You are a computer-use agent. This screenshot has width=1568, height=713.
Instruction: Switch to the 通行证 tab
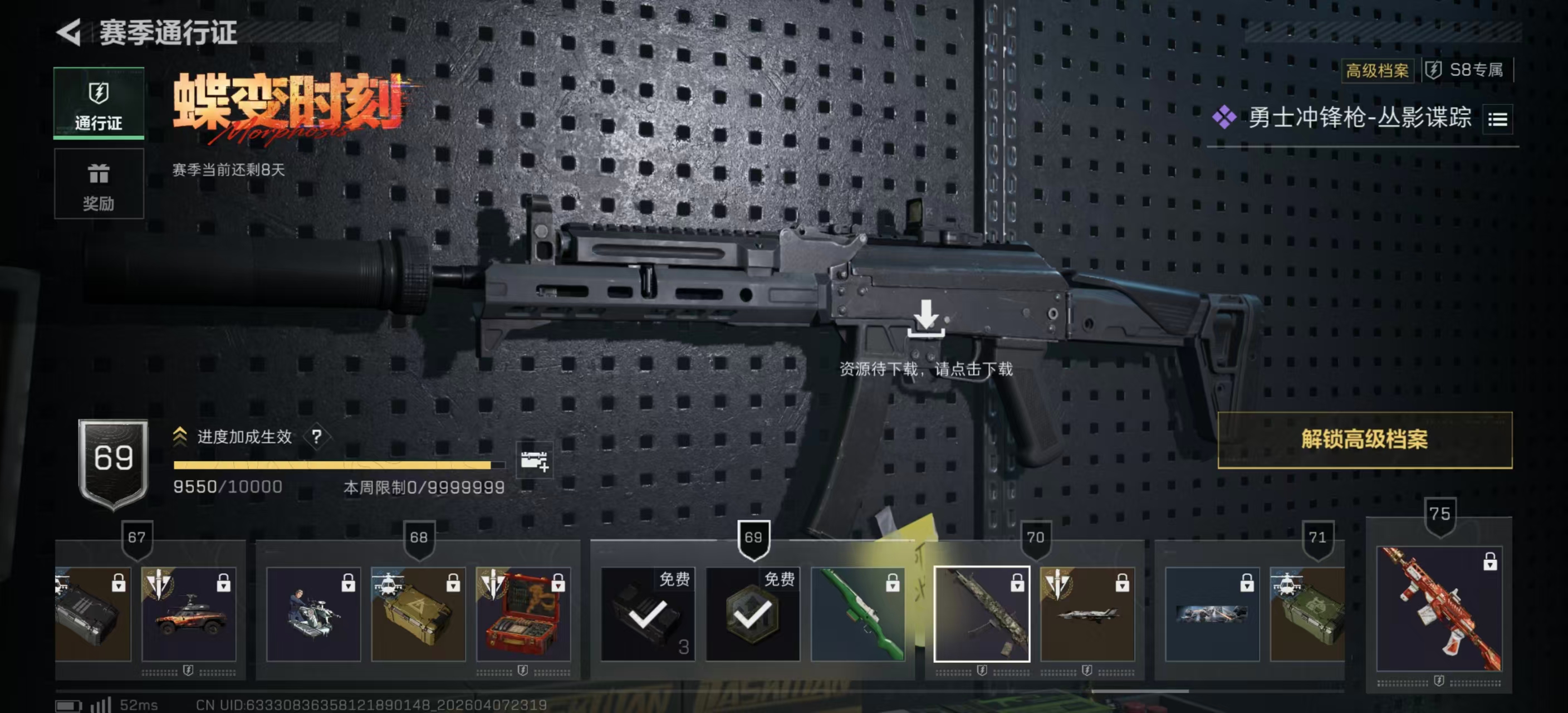(x=99, y=103)
